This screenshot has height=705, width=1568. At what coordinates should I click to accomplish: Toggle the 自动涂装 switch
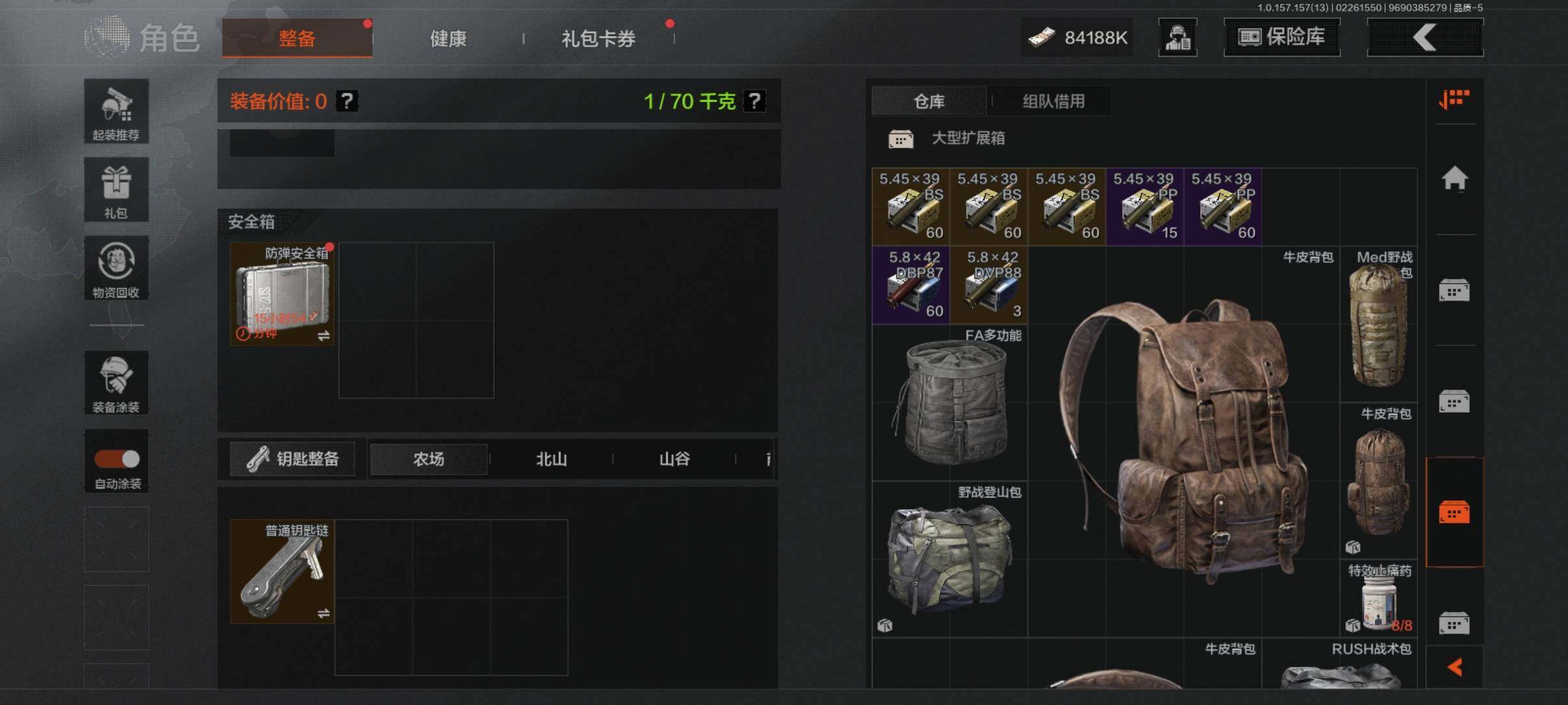point(117,459)
